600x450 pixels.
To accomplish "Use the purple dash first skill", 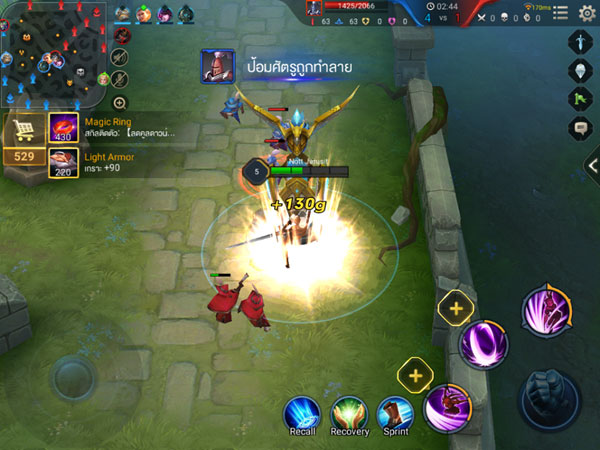I will pos(447,407).
